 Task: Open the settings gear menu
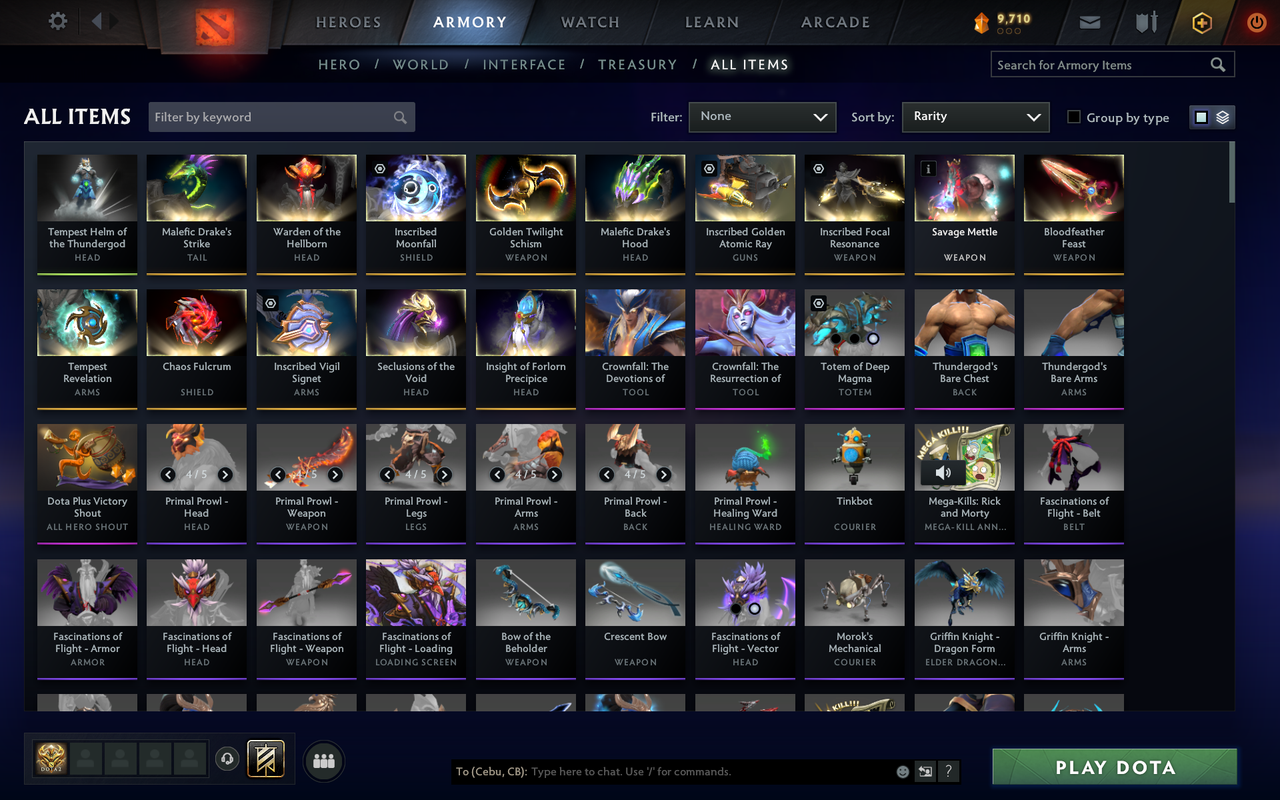(x=57, y=21)
